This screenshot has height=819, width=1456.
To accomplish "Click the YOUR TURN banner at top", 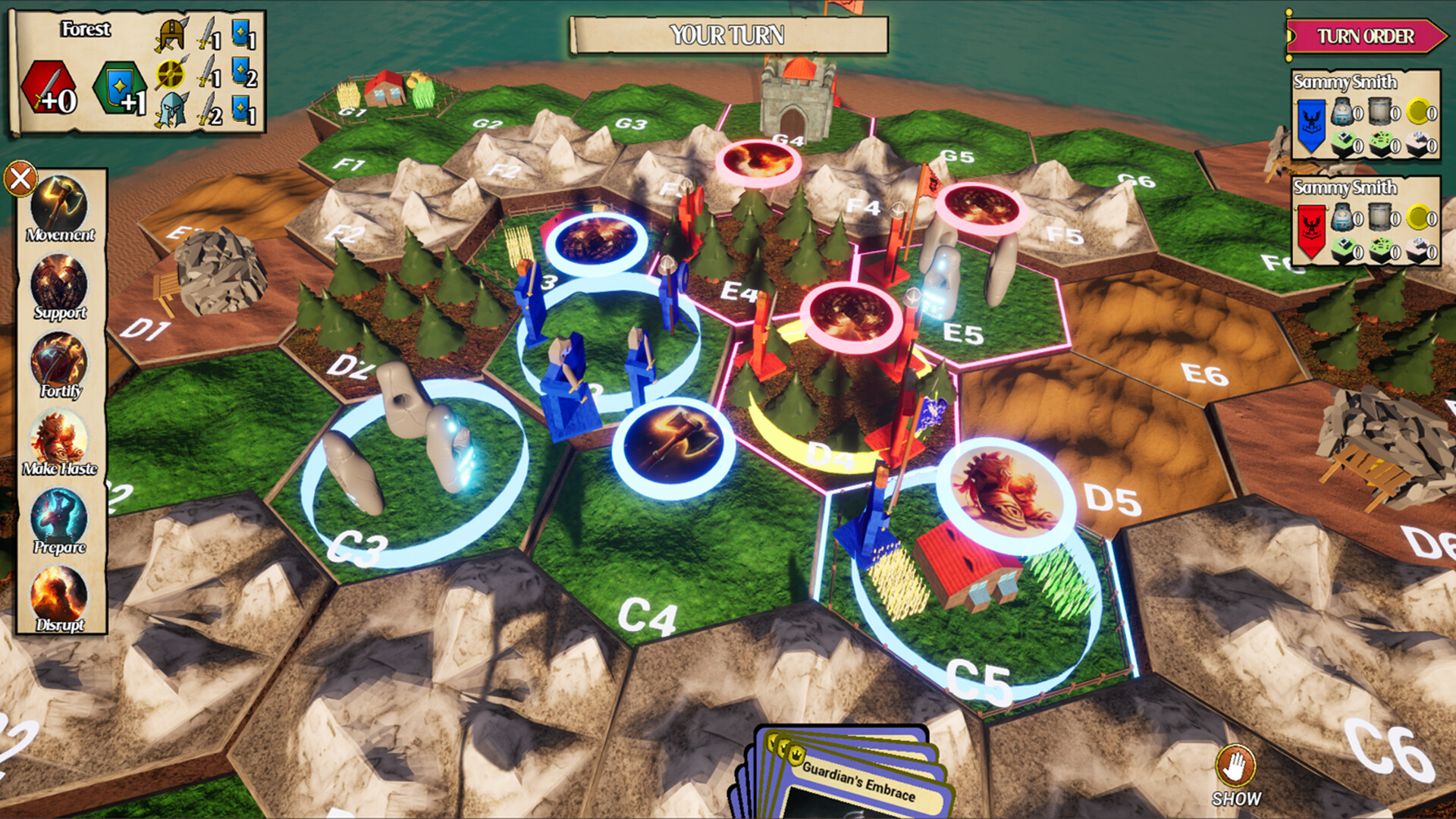I will click(728, 32).
